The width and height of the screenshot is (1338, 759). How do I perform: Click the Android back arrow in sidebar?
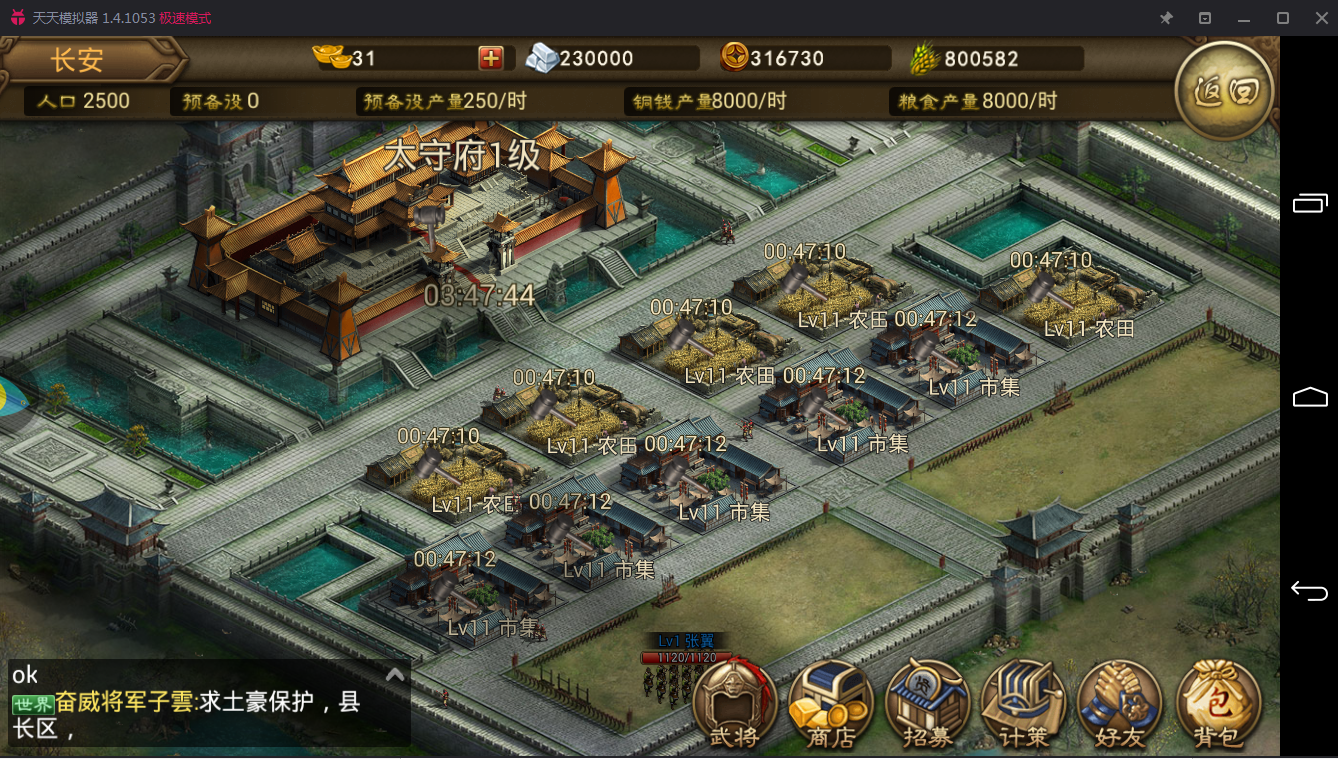coord(1309,592)
